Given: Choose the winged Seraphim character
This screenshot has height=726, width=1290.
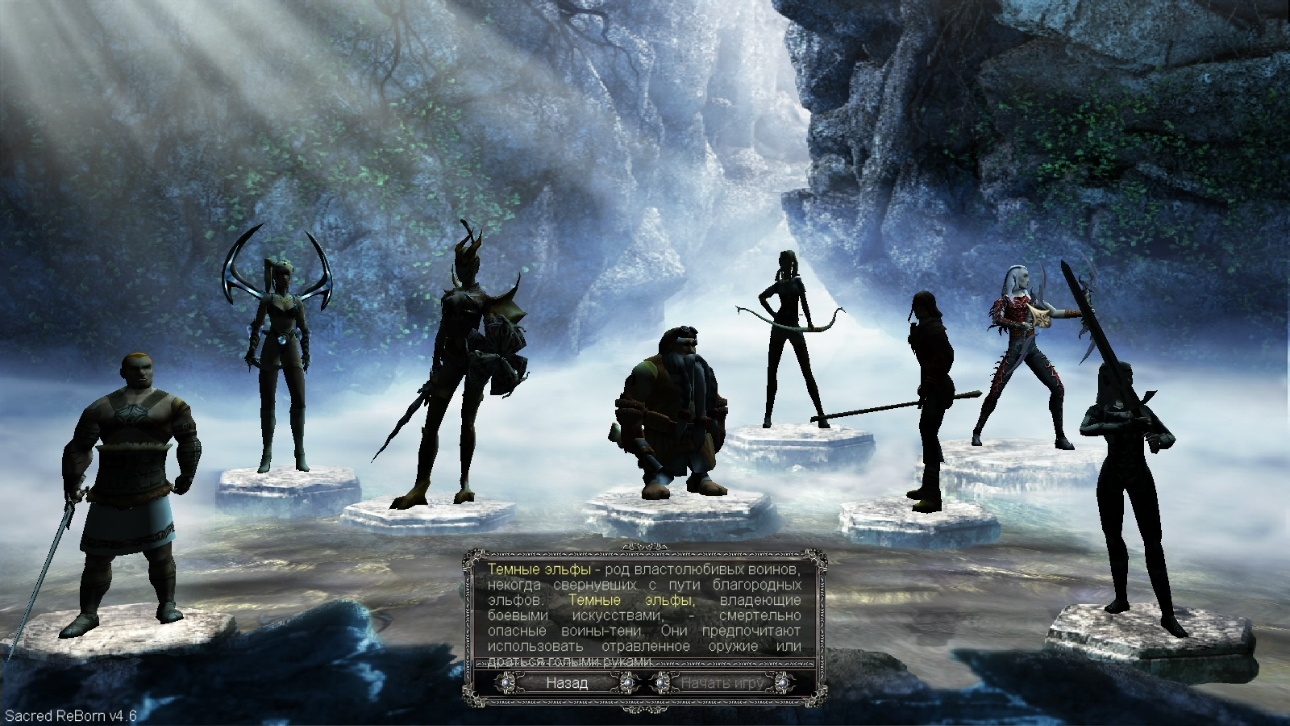Looking at the screenshot, I should (x=279, y=360).
